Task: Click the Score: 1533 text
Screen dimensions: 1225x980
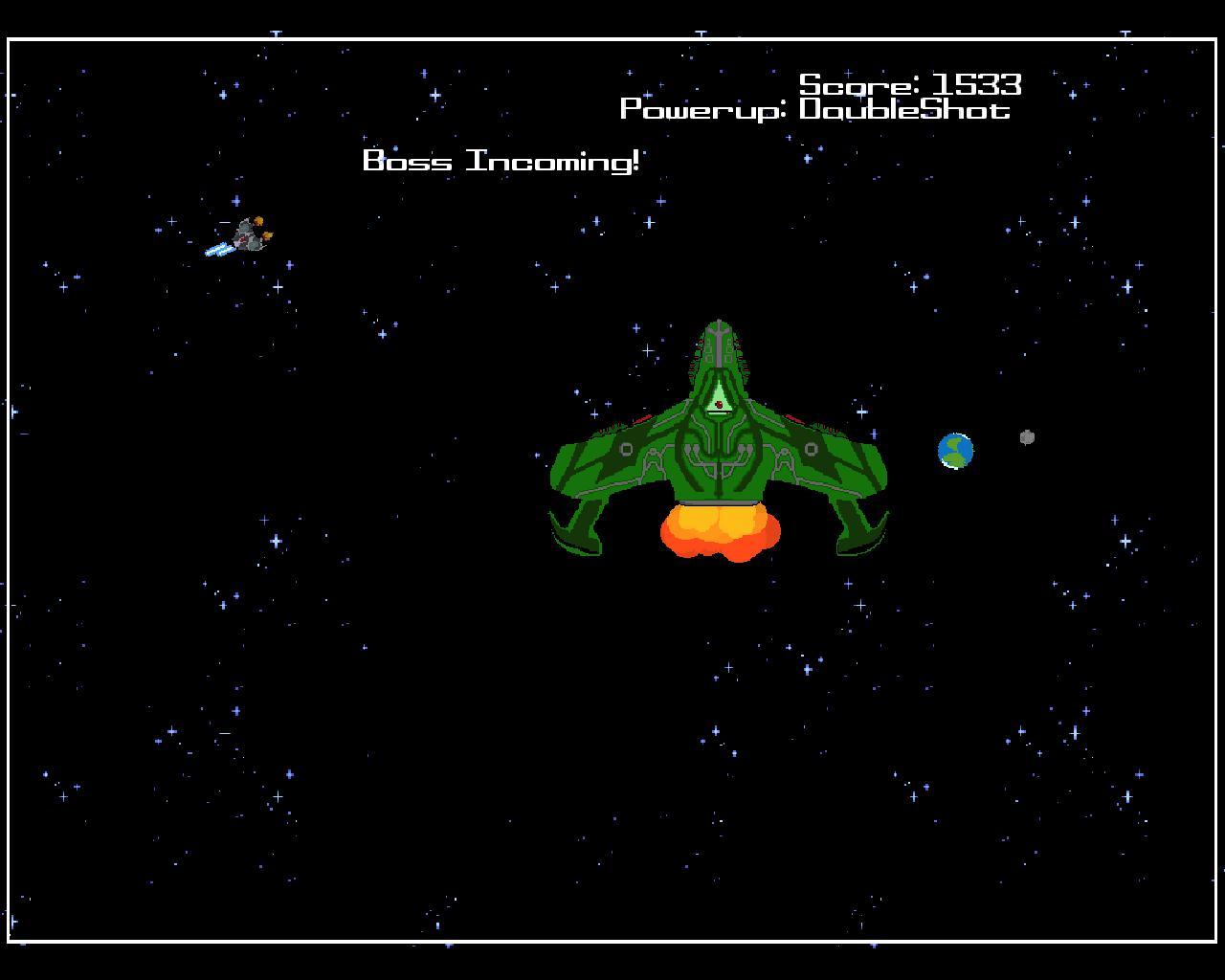Action: tap(911, 85)
